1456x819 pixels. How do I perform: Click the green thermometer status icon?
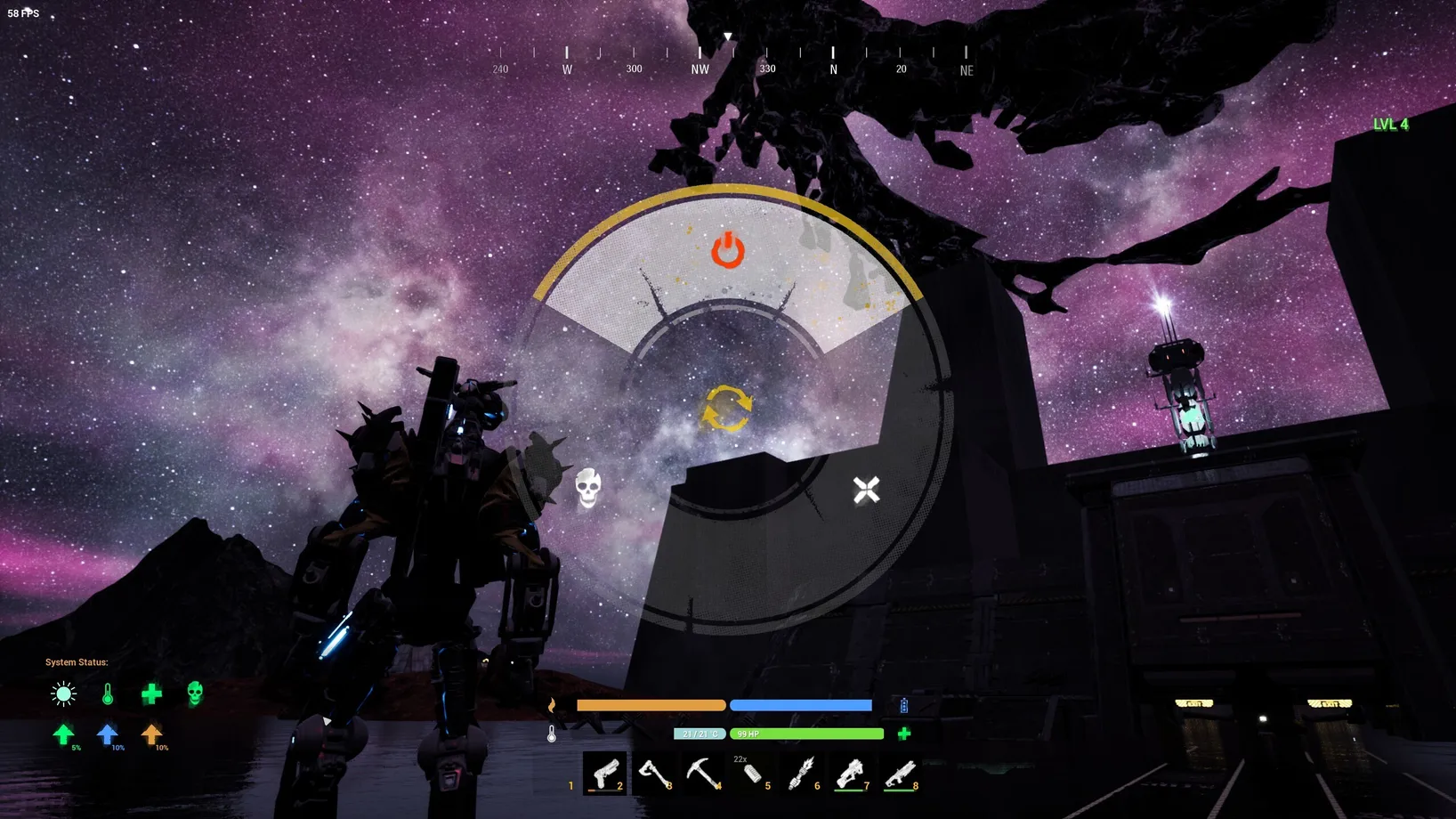[x=108, y=693]
